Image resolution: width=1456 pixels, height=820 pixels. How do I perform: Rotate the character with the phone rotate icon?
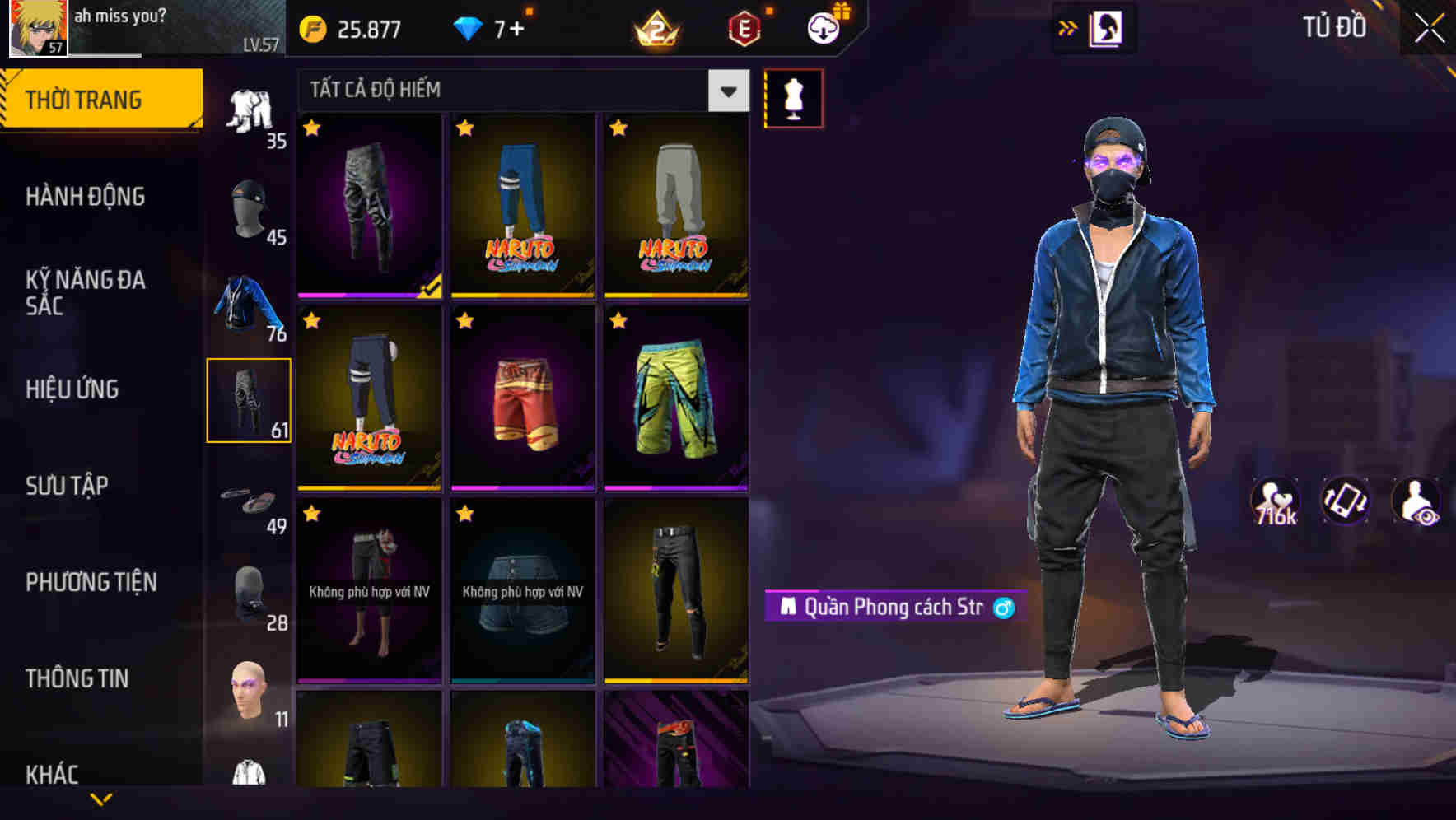[x=1346, y=506]
